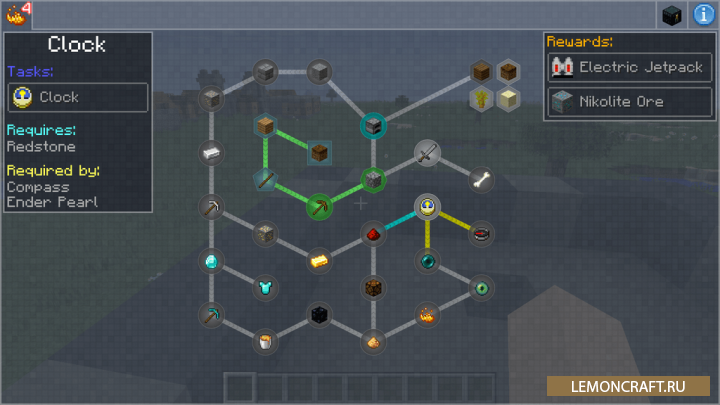
Task: Select the obsidian block quest node
Action: (x=319, y=315)
